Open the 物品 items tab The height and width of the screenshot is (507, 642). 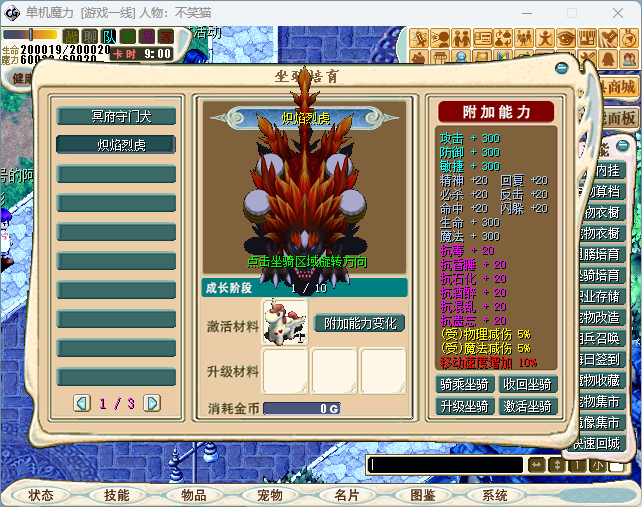pyautogui.click(x=193, y=495)
